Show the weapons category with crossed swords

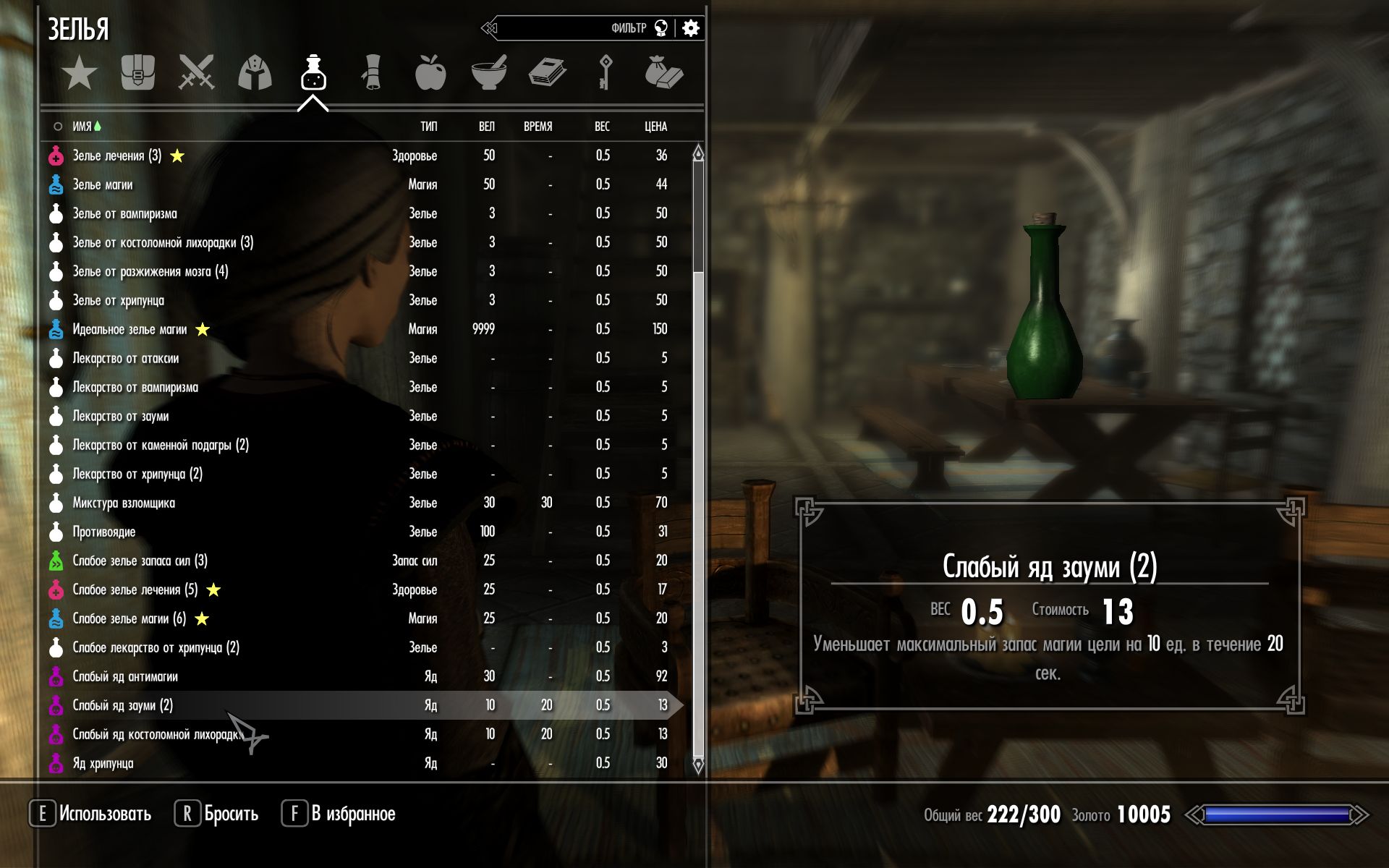pos(196,73)
